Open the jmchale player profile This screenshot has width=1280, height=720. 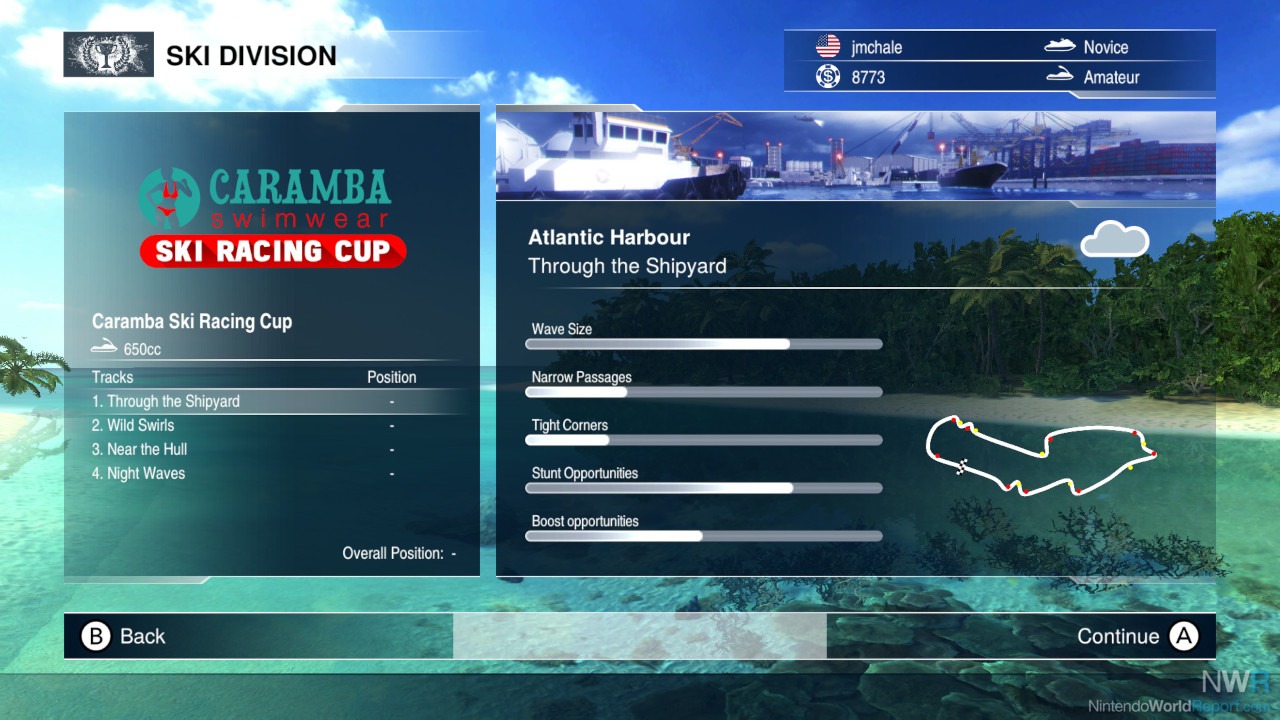[875, 47]
